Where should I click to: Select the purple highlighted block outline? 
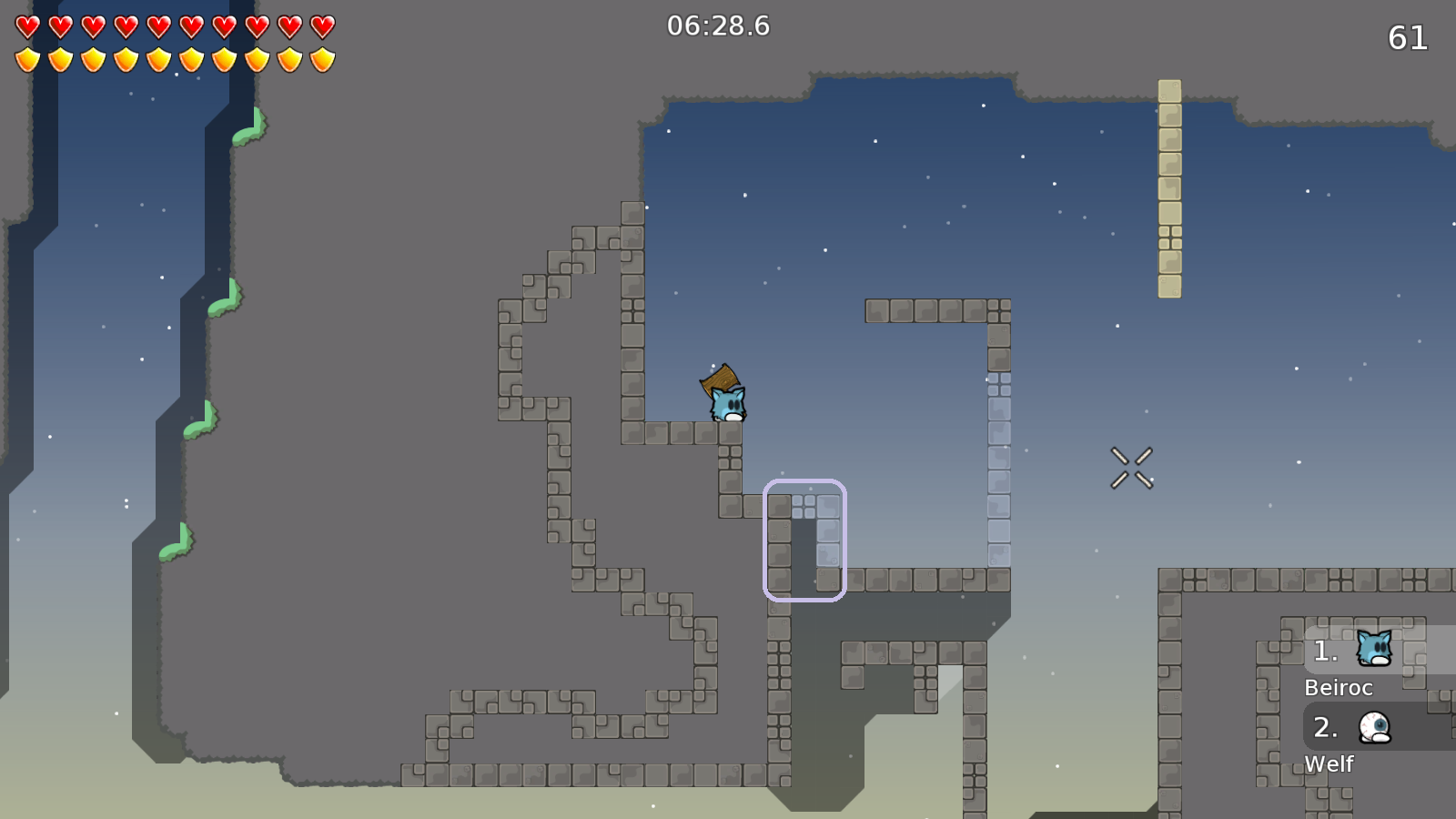tap(804, 541)
